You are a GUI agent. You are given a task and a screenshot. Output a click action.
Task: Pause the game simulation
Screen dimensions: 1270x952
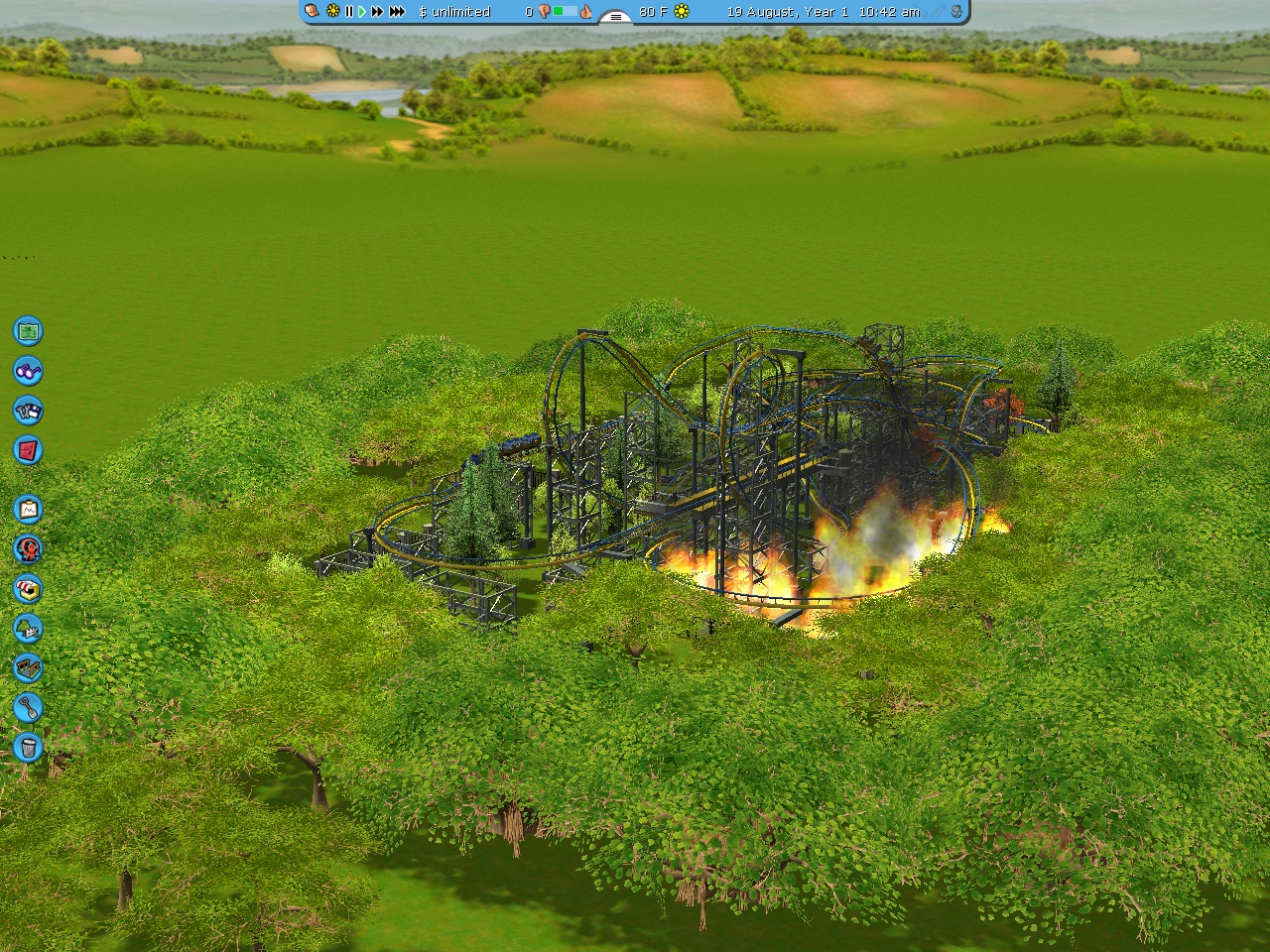348,12
